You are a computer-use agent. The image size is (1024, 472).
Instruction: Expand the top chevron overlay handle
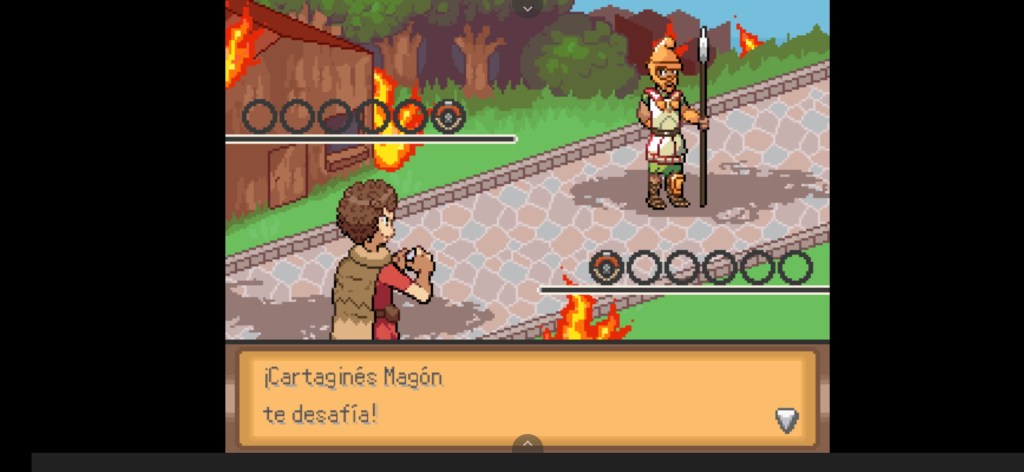pyautogui.click(x=528, y=8)
